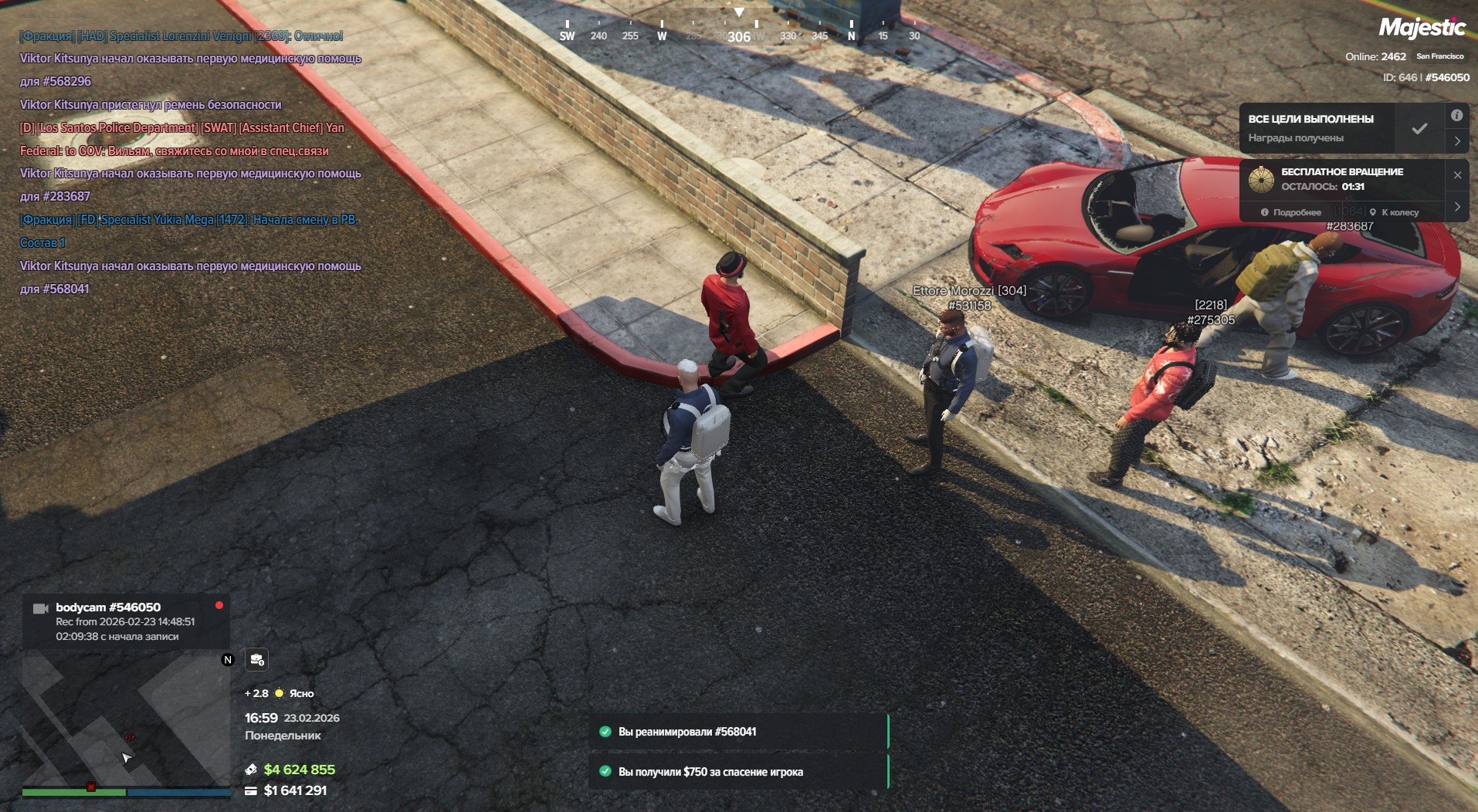
Task: Expand the completed goals panel arrow
Action: (1457, 141)
